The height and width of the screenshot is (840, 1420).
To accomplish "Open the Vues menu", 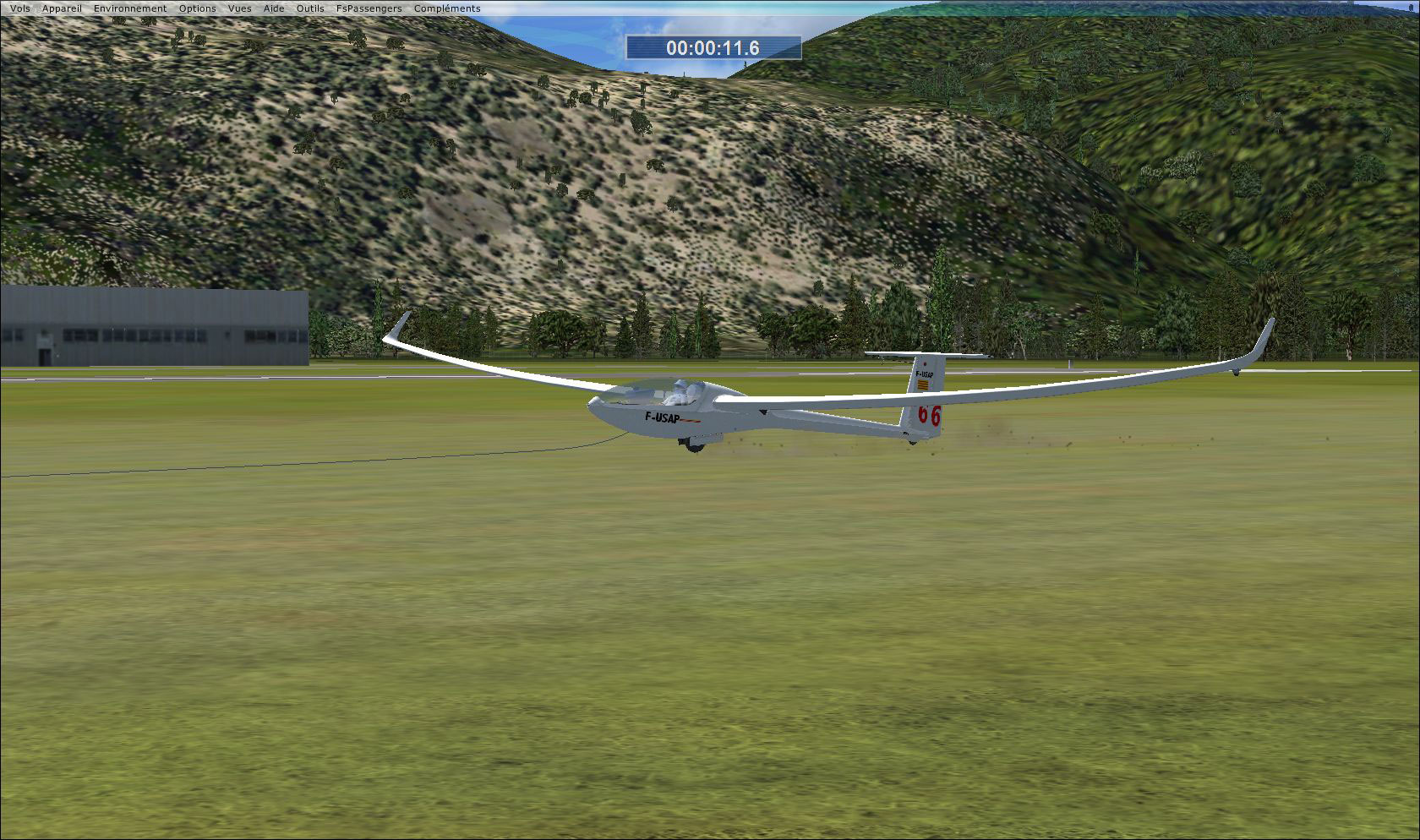I will coord(239,8).
